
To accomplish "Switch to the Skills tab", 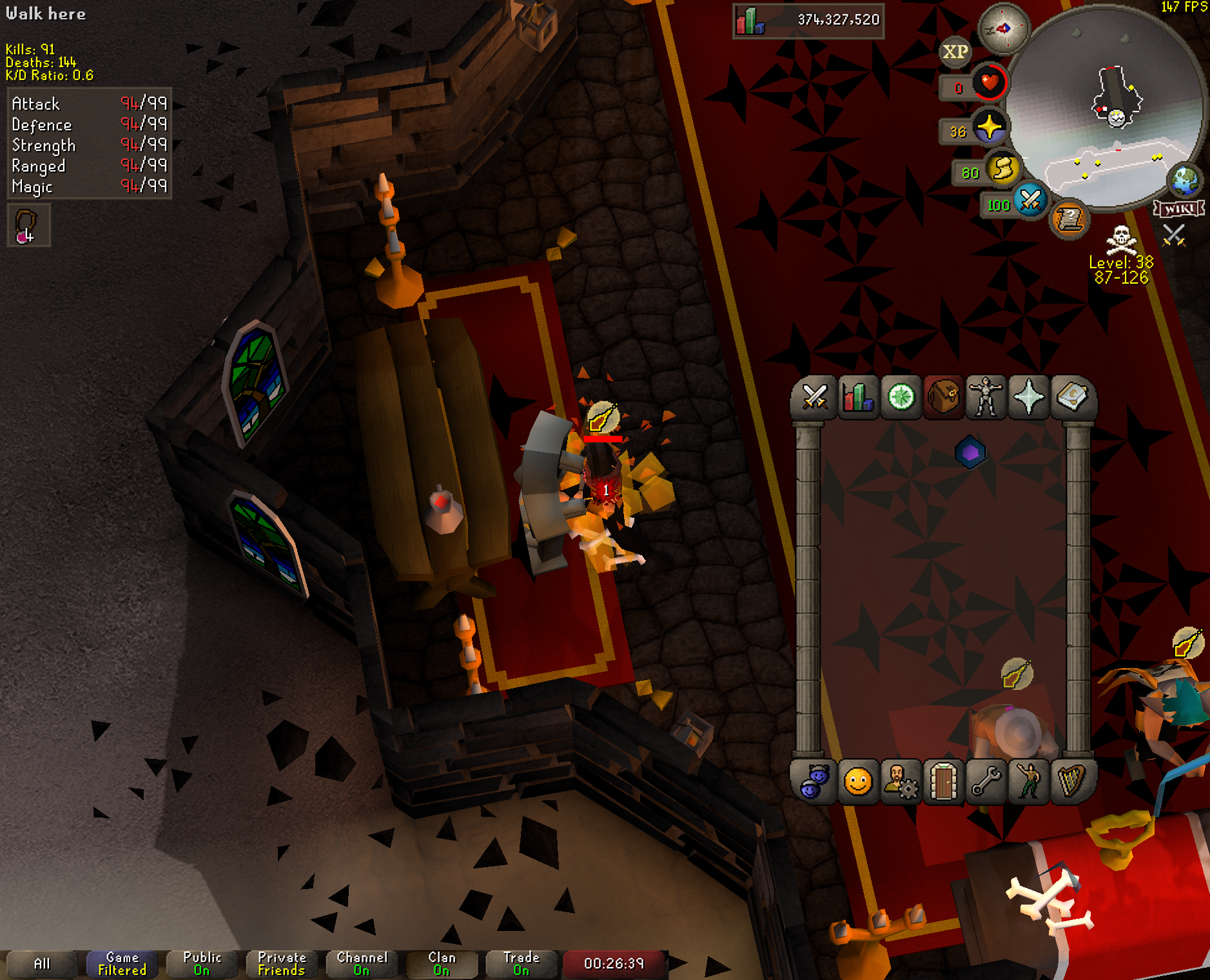I will click(858, 397).
